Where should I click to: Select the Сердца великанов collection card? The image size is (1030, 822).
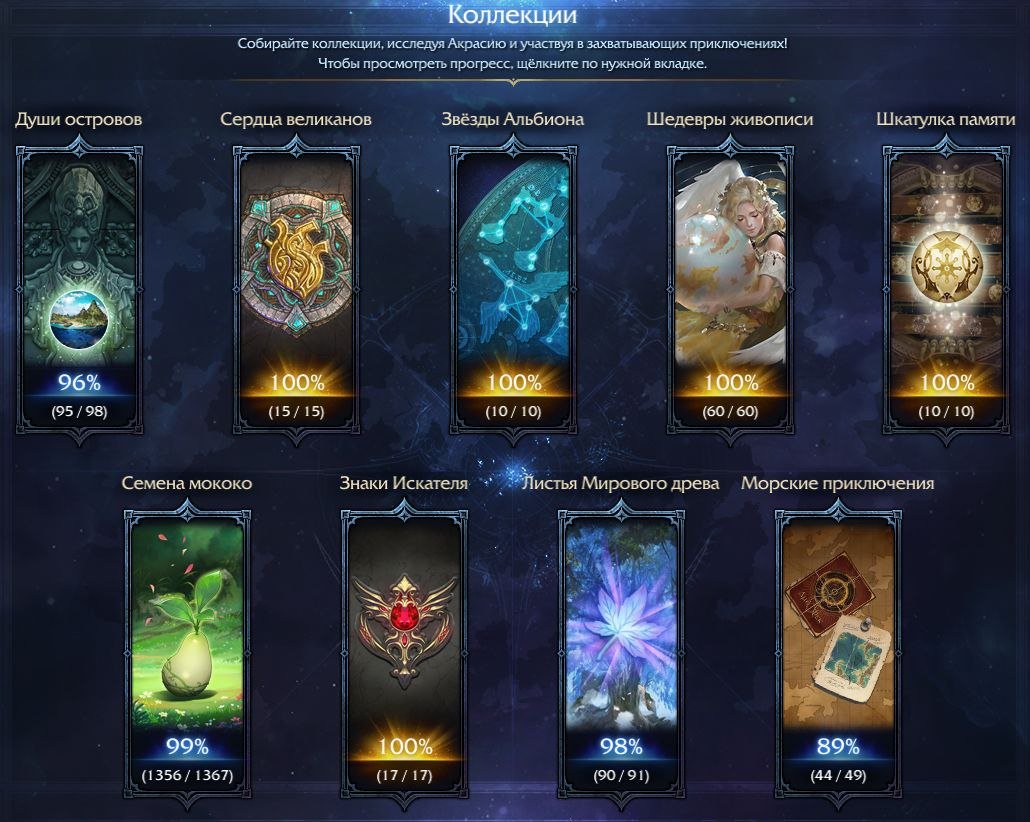(x=296, y=285)
